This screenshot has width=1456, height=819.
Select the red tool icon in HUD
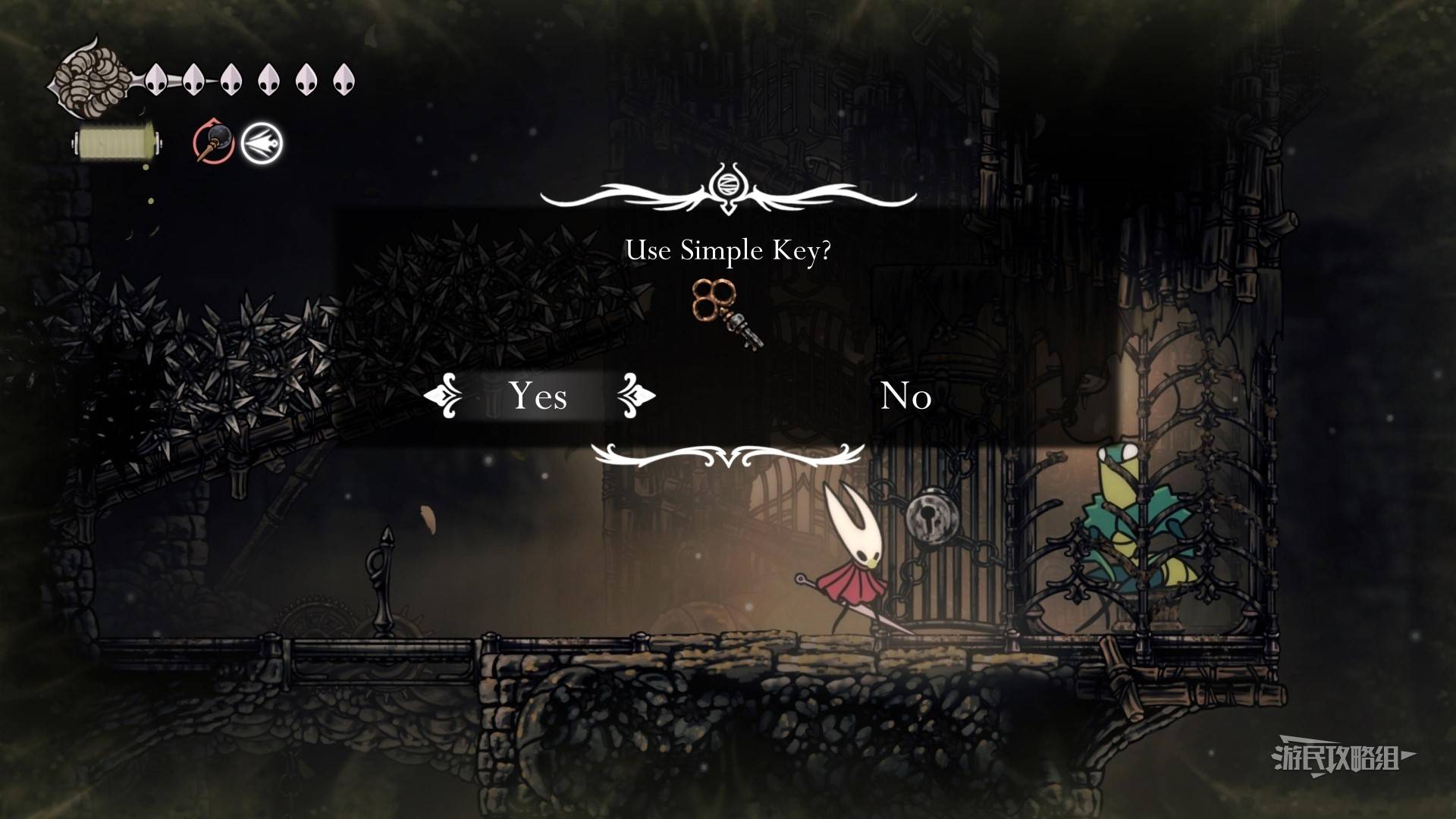[213, 142]
